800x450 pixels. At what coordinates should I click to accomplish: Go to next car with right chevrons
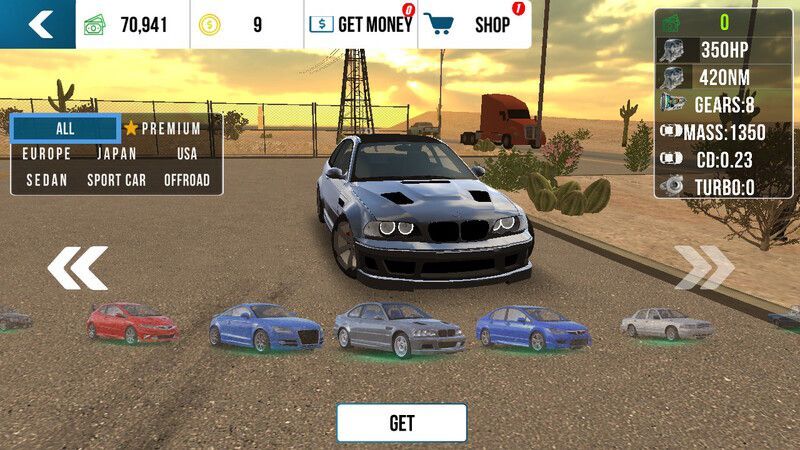point(703,268)
